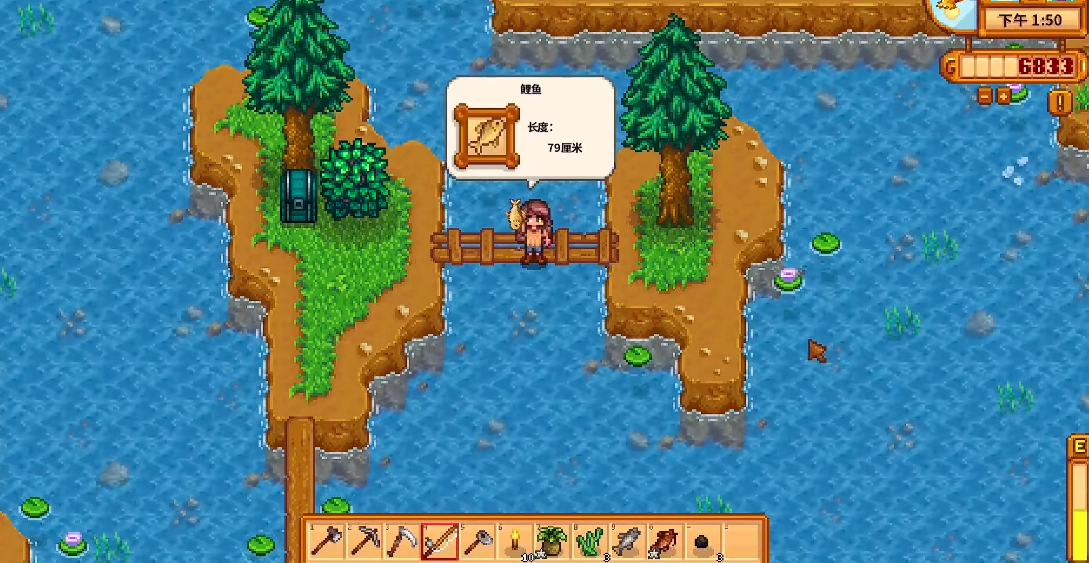
Task: Select the torch stack in the hotbar
Action: 516,541
